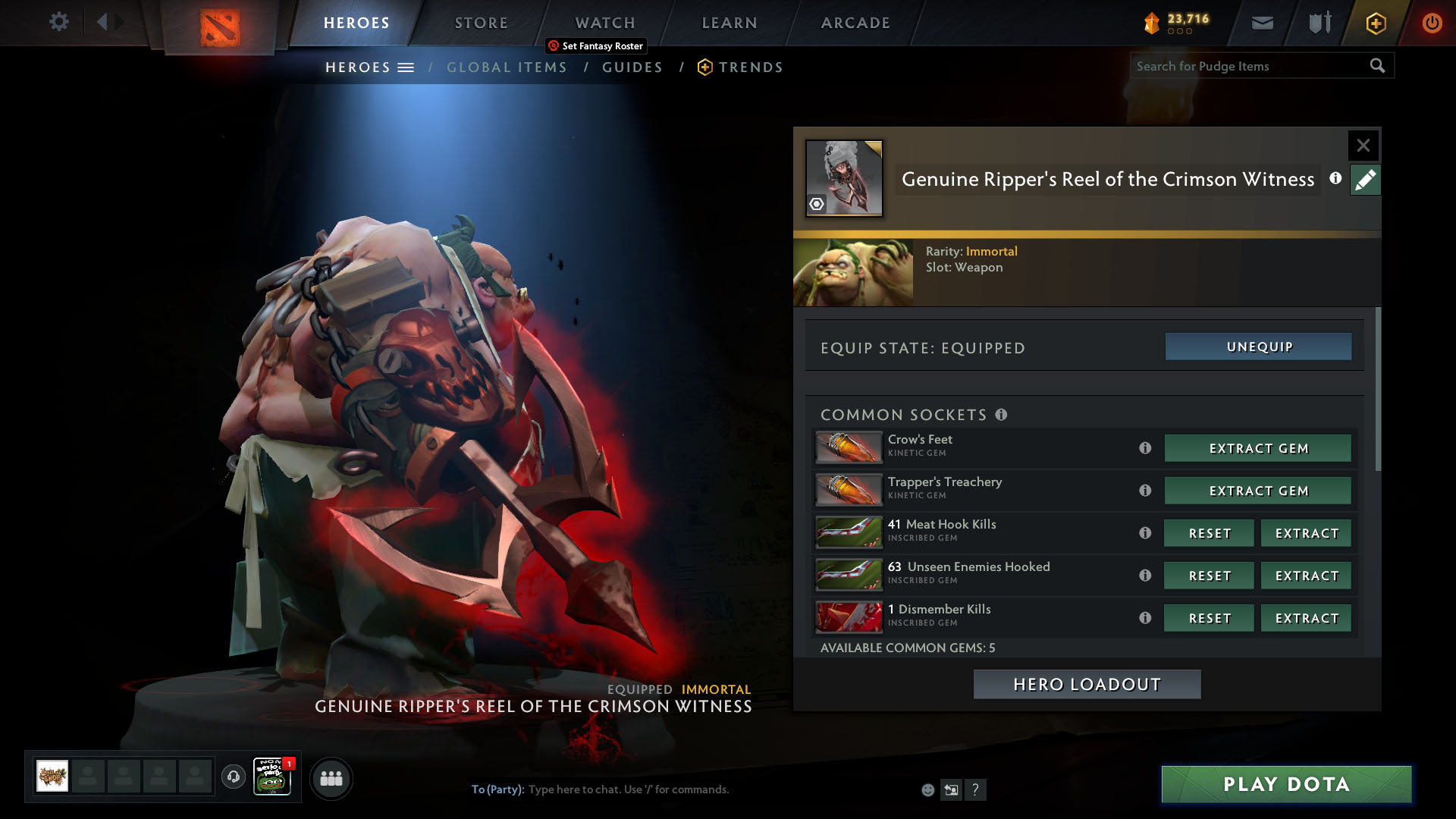Rename item with the pencil icon
The width and height of the screenshot is (1456, 819).
pos(1365,180)
